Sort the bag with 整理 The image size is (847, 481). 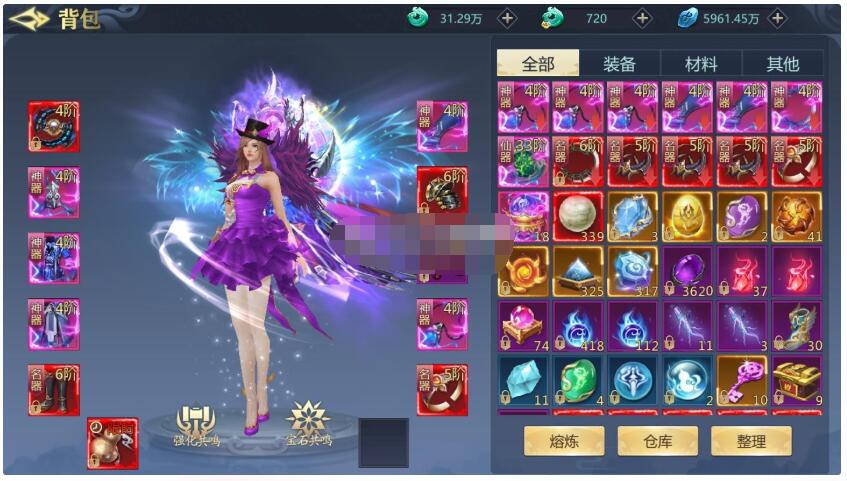(x=751, y=440)
